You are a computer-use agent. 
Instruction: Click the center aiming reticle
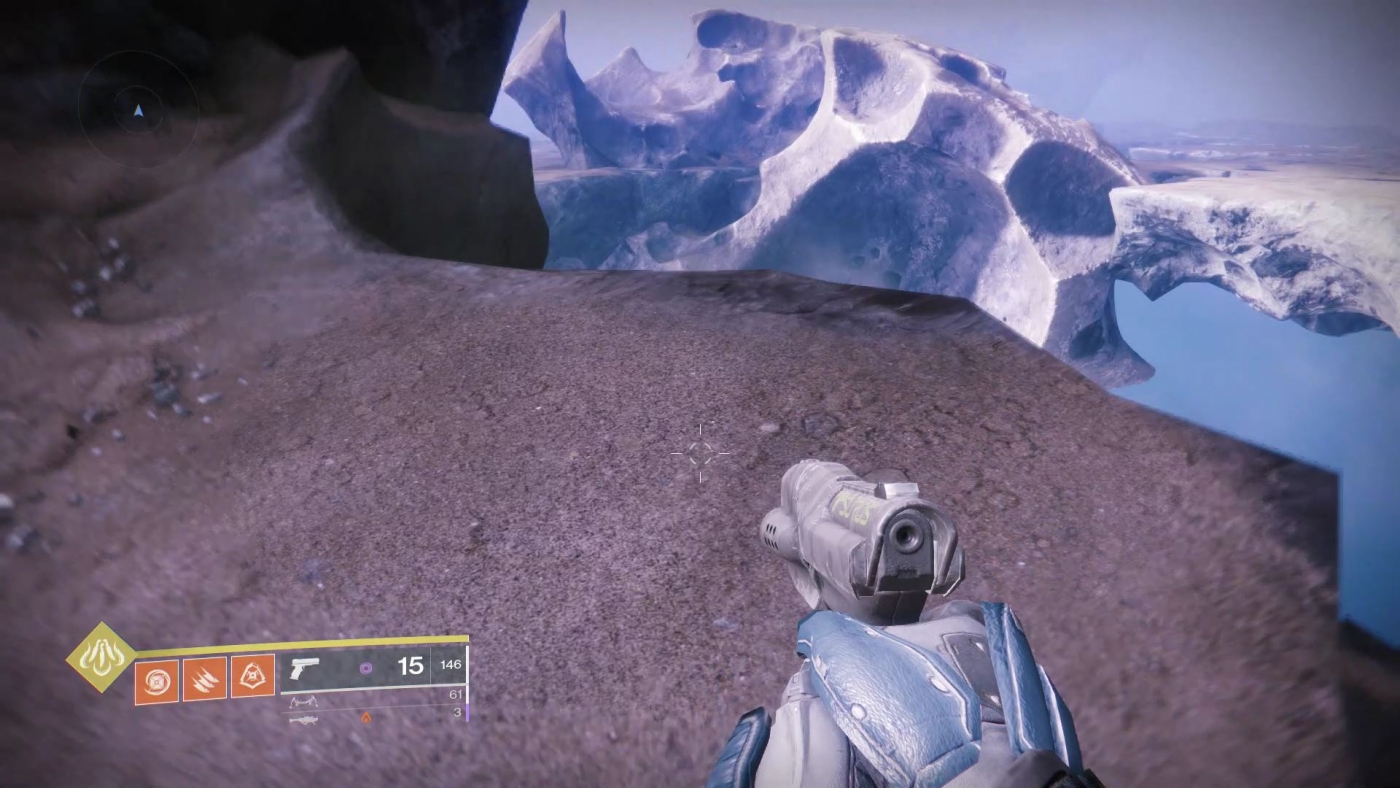[x=700, y=455]
